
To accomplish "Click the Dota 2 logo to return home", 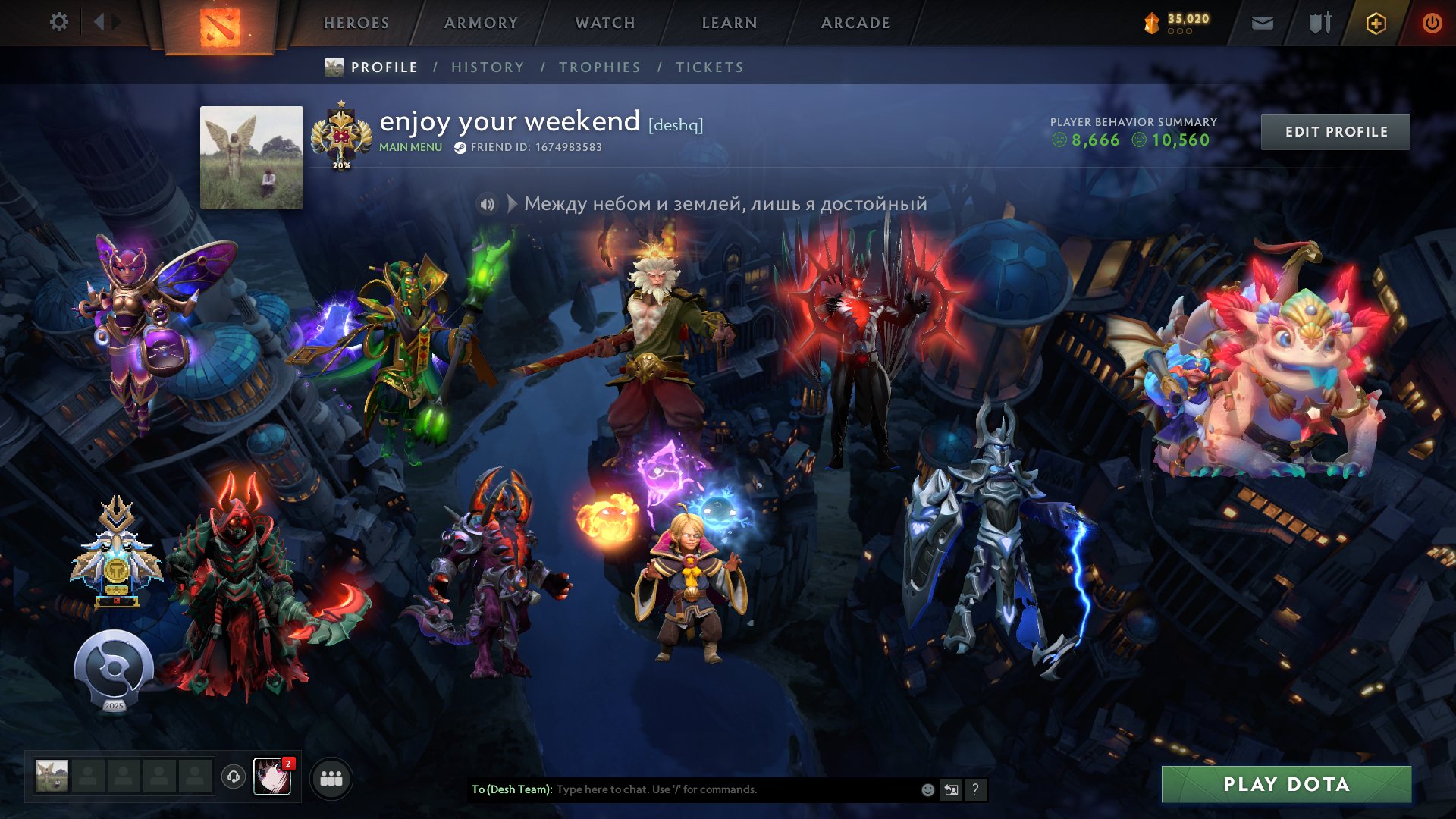I will pos(220,24).
